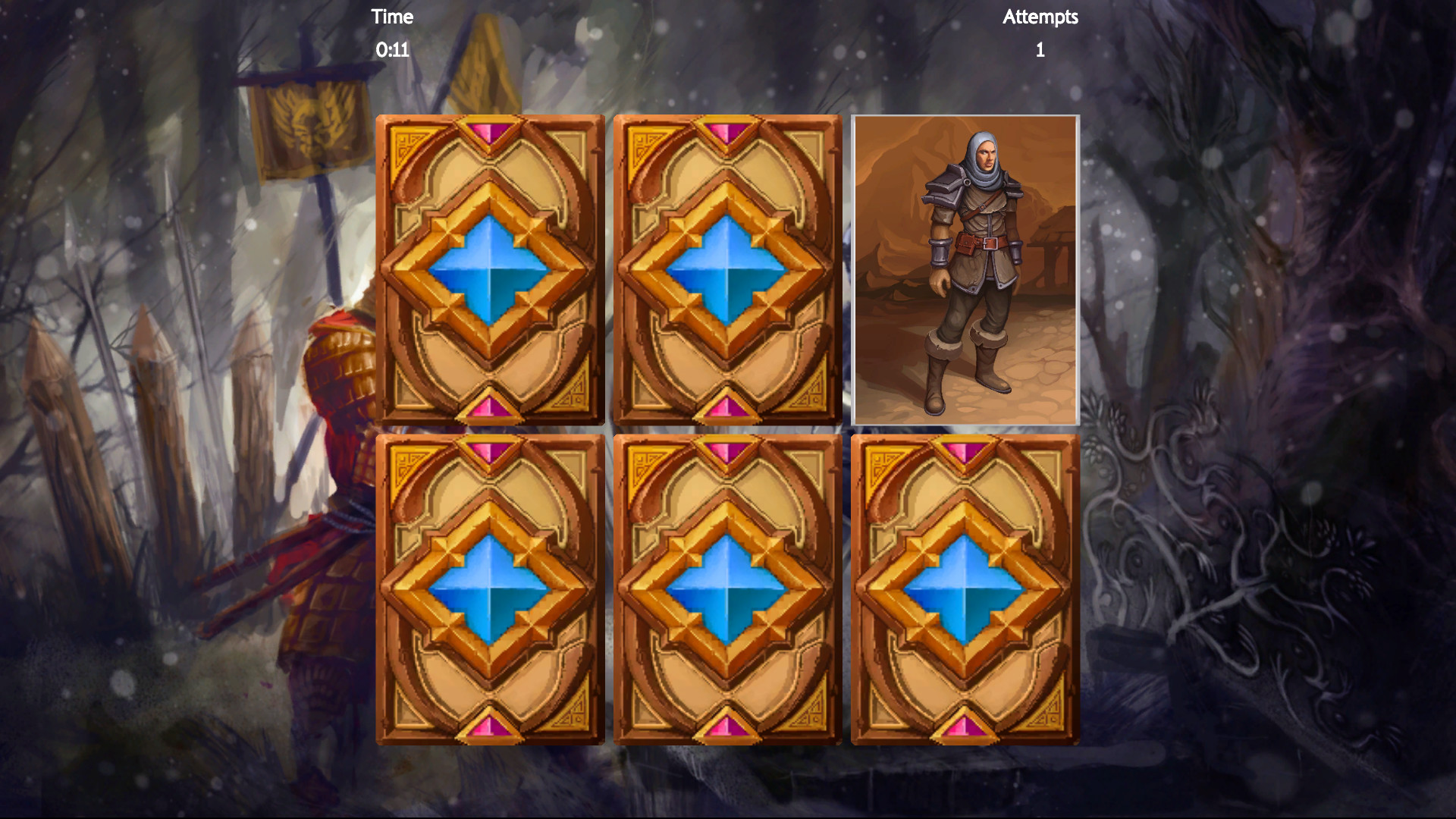Click the 0:11 timer value
Screen dimensions: 1456x819
coord(391,50)
